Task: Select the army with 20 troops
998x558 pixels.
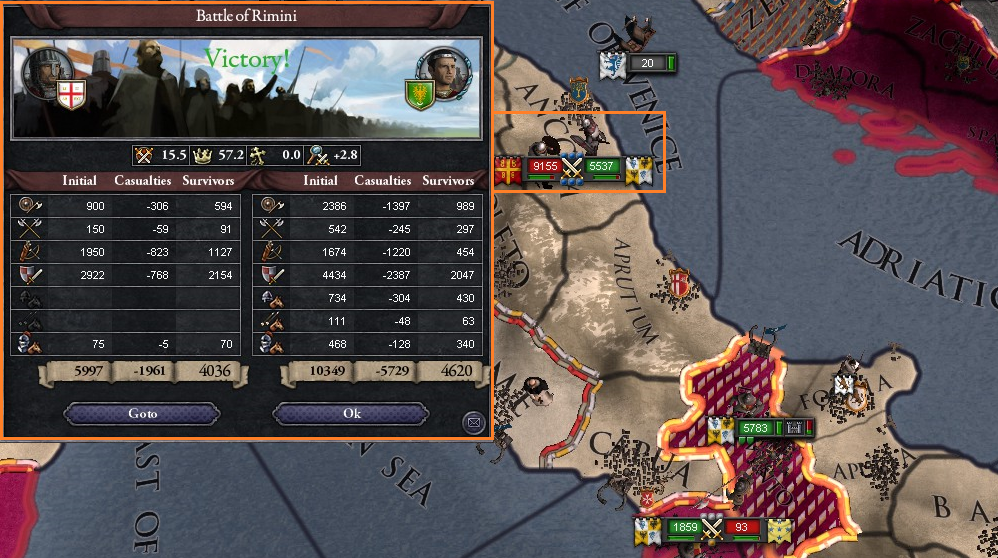Action: 647,64
